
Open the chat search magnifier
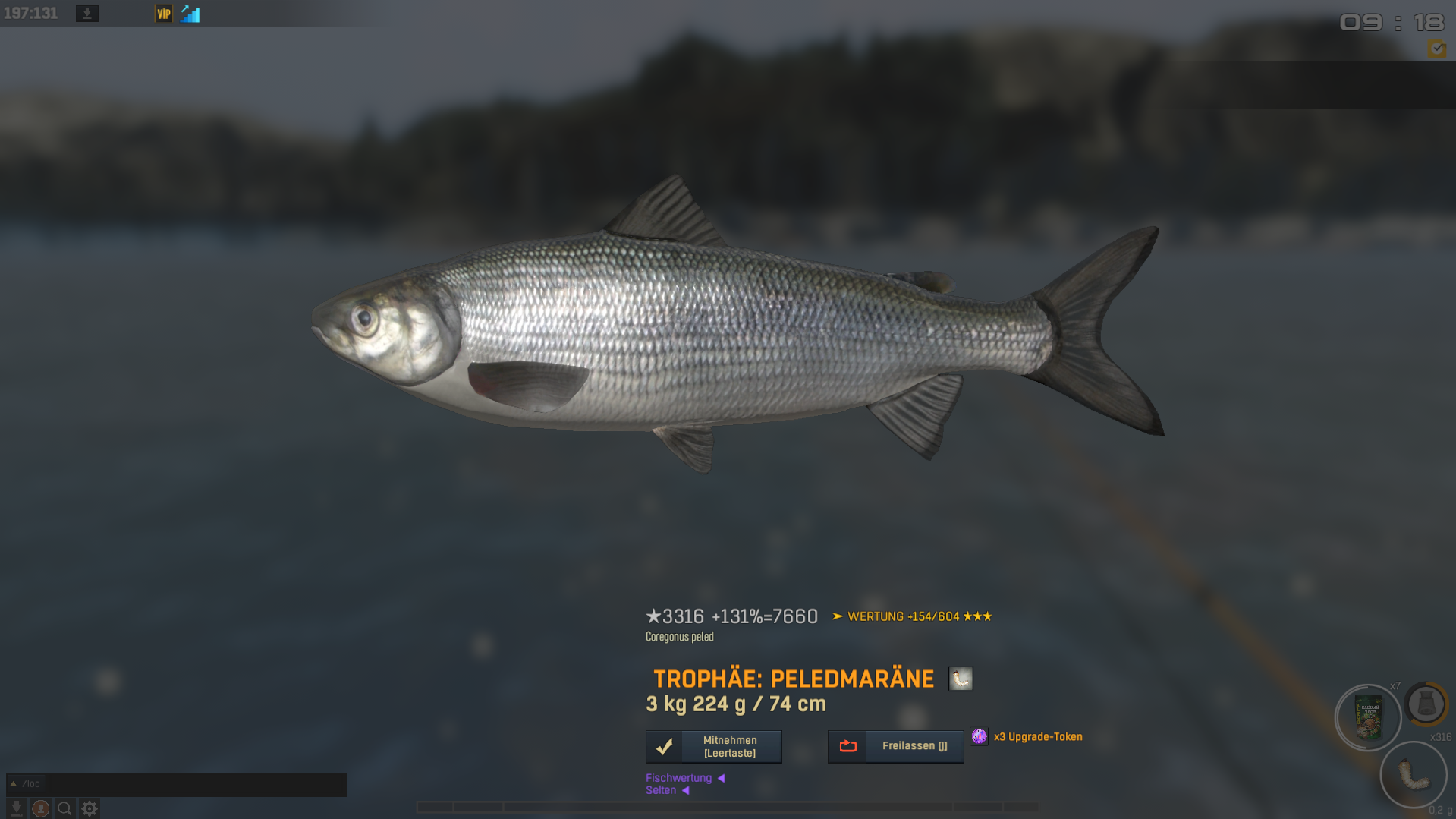click(x=64, y=808)
